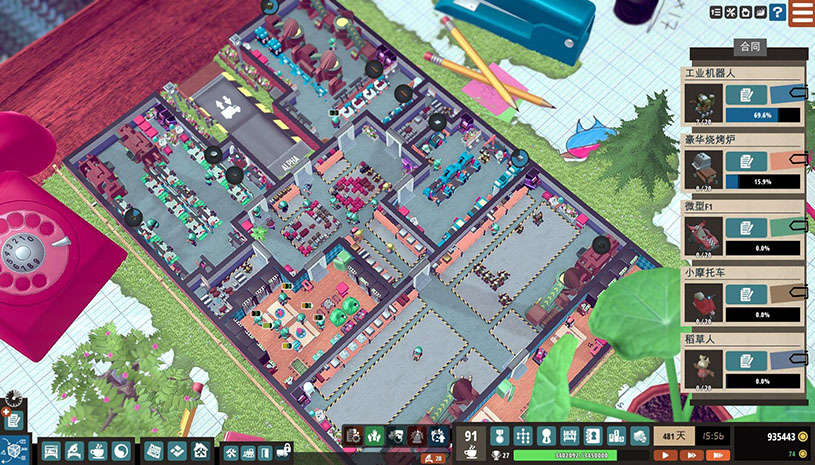Toggle the green plants overlay icon
This screenshot has width=815, height=465.
point(374,436)
